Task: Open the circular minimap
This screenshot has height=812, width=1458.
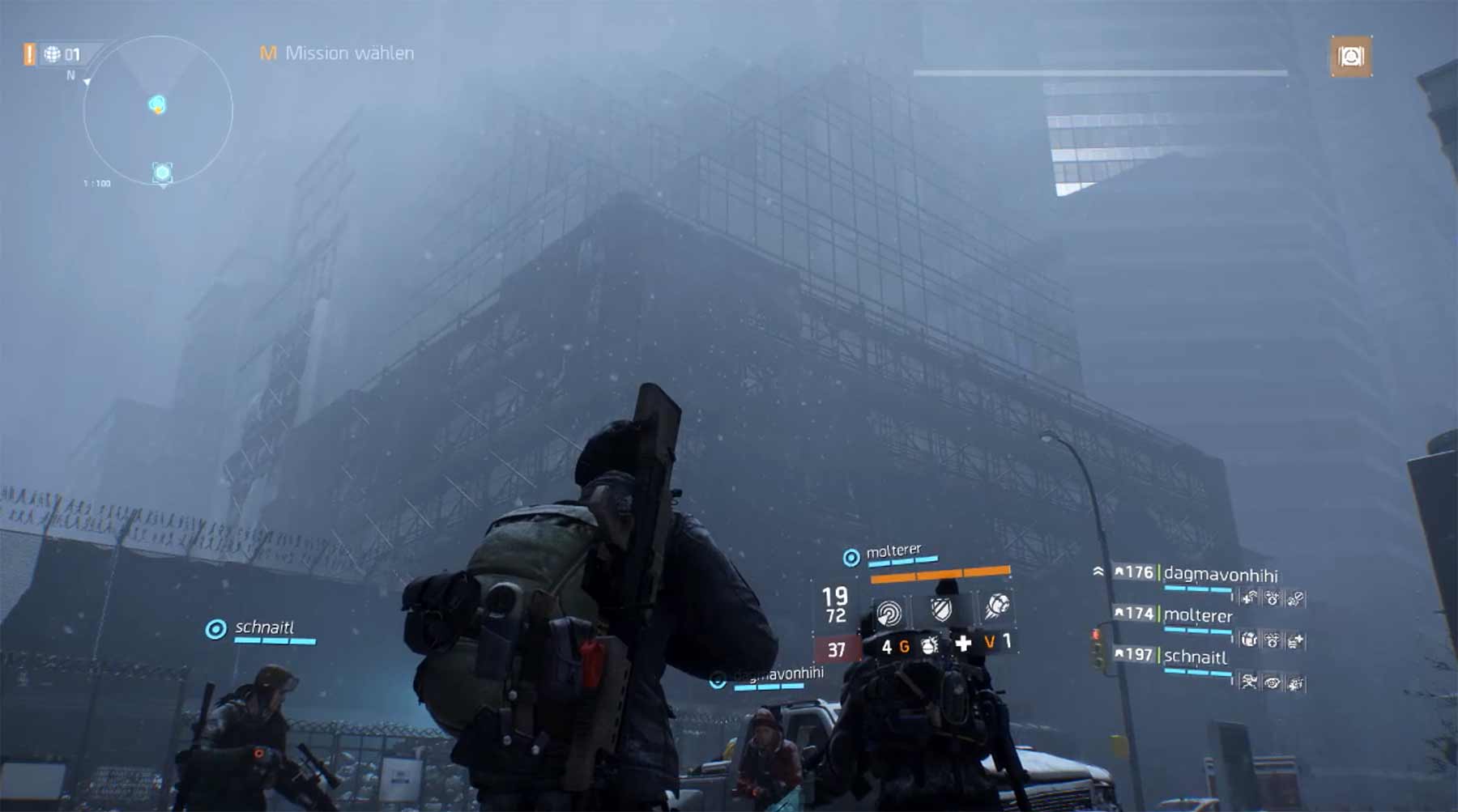Action: (158, 111)
